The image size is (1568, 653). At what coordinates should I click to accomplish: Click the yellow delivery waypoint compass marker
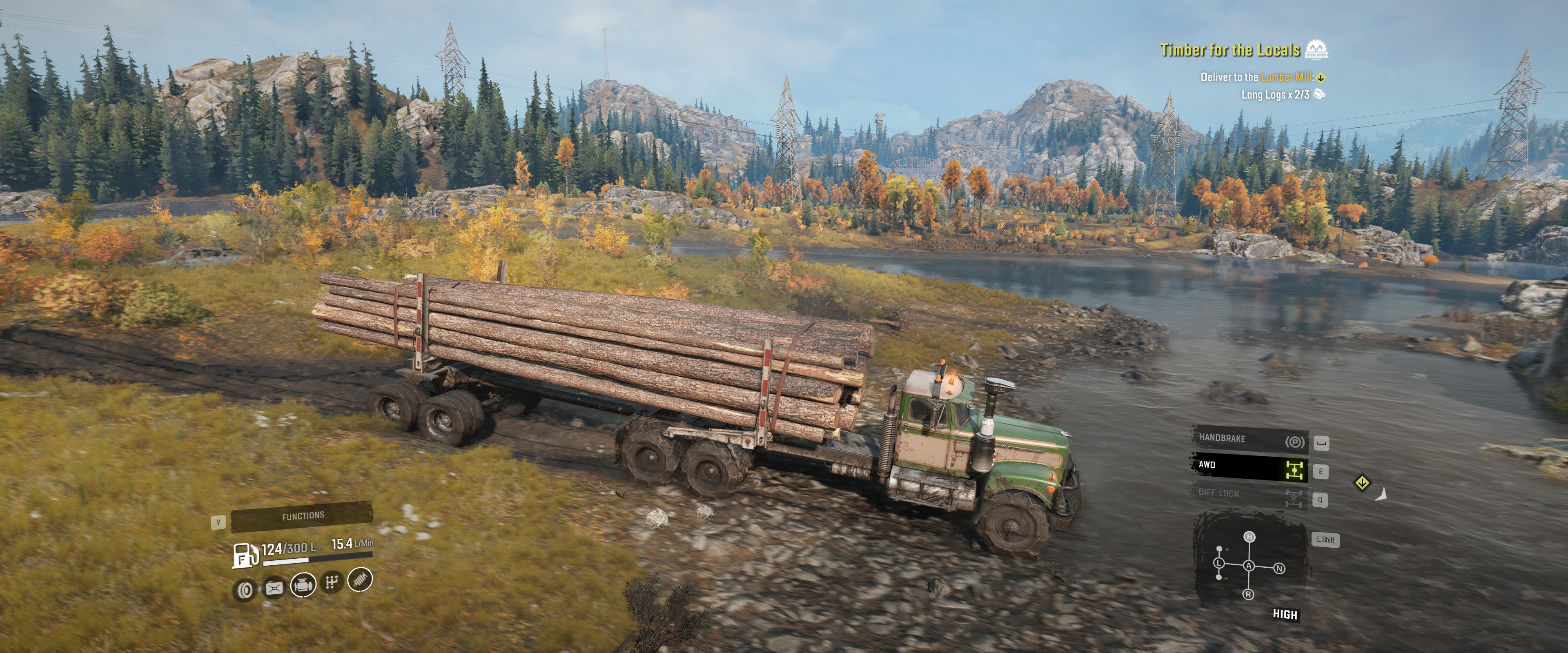[1362, 483]
